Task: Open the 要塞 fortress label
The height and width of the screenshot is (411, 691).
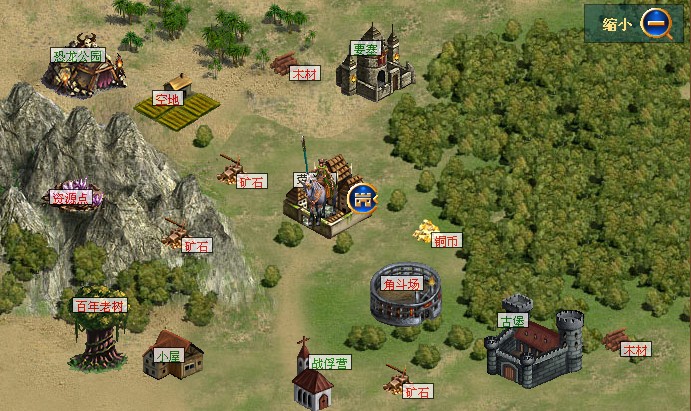Action: pyautogui.click(x=365, y=48)
